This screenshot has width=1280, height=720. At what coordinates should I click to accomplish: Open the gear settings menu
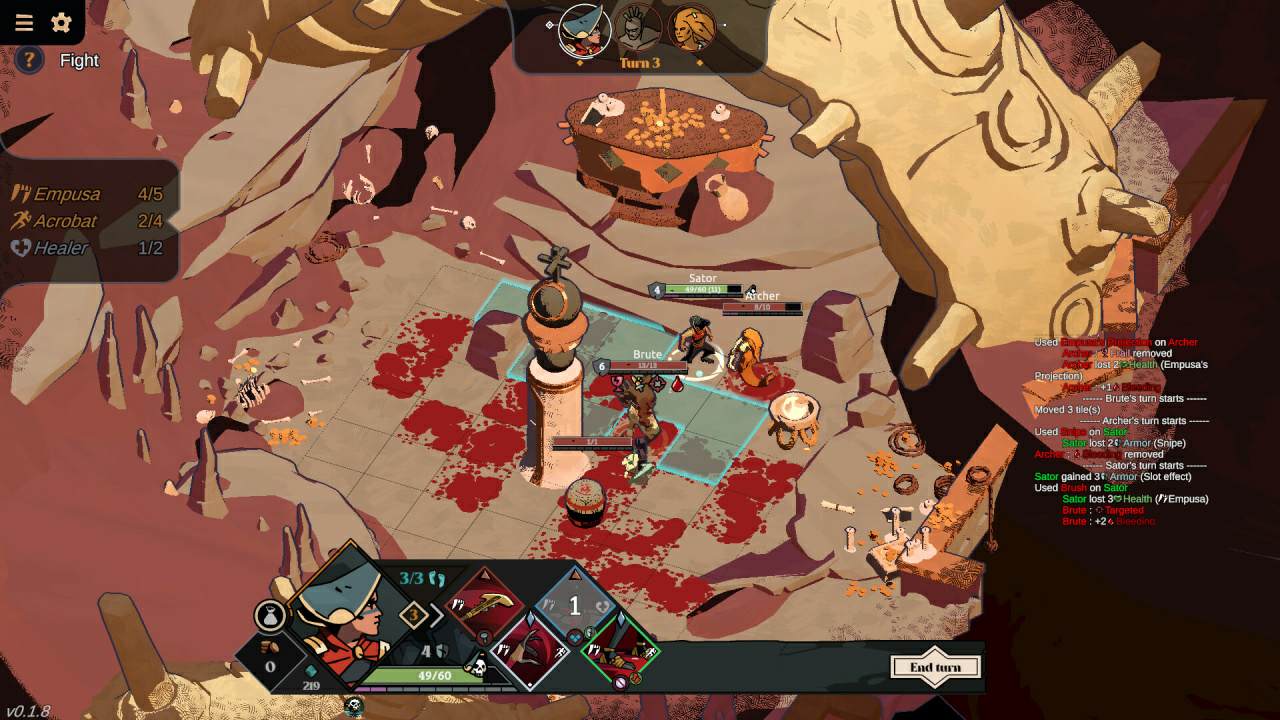(61, 22)
